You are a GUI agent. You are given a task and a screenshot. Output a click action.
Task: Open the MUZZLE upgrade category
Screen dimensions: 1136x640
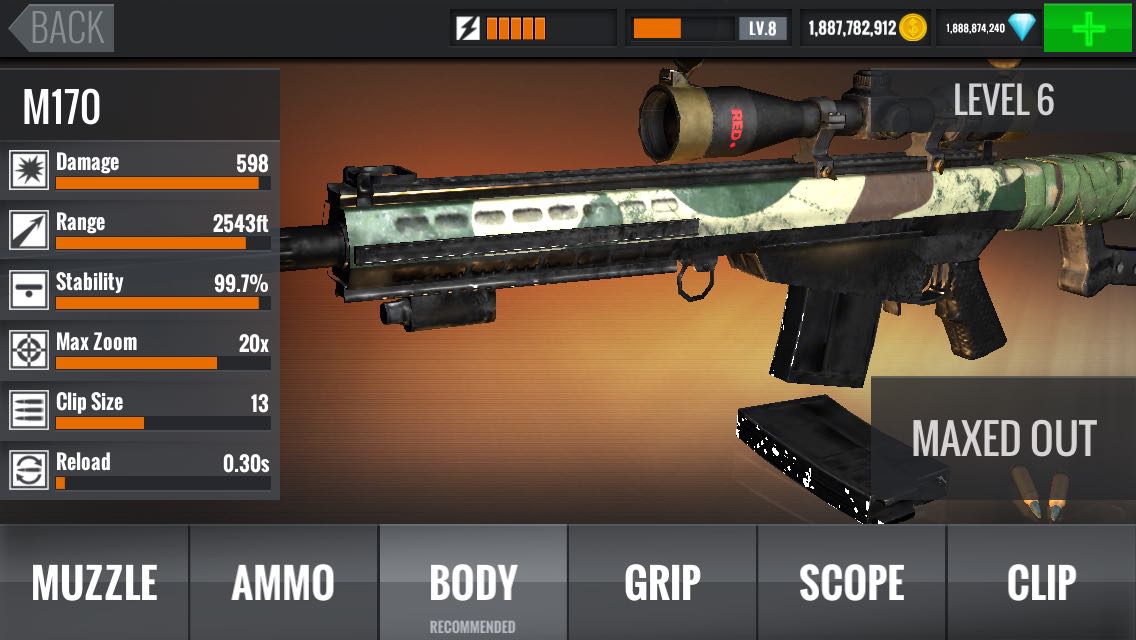tap(94, 582)
